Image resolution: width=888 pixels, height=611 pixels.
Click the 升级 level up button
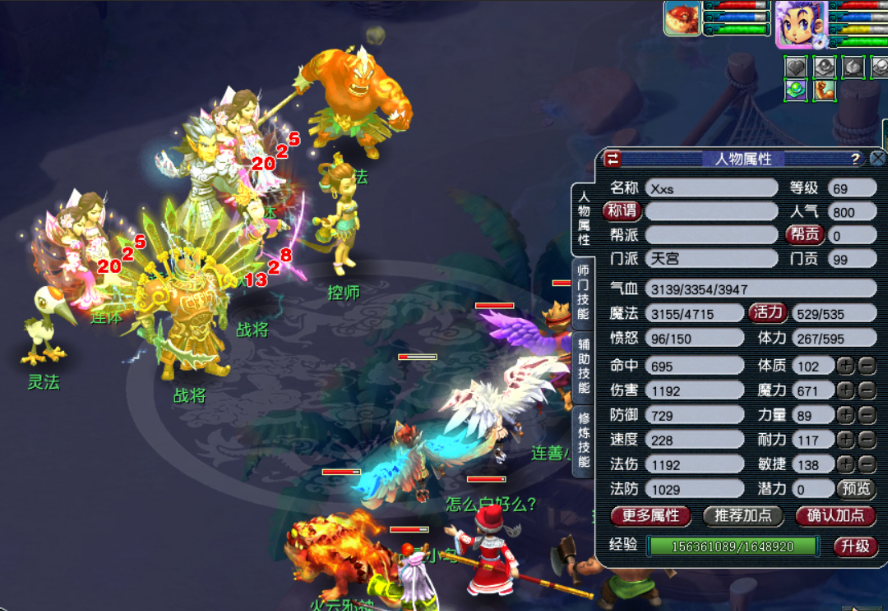[x=857, y=546]
